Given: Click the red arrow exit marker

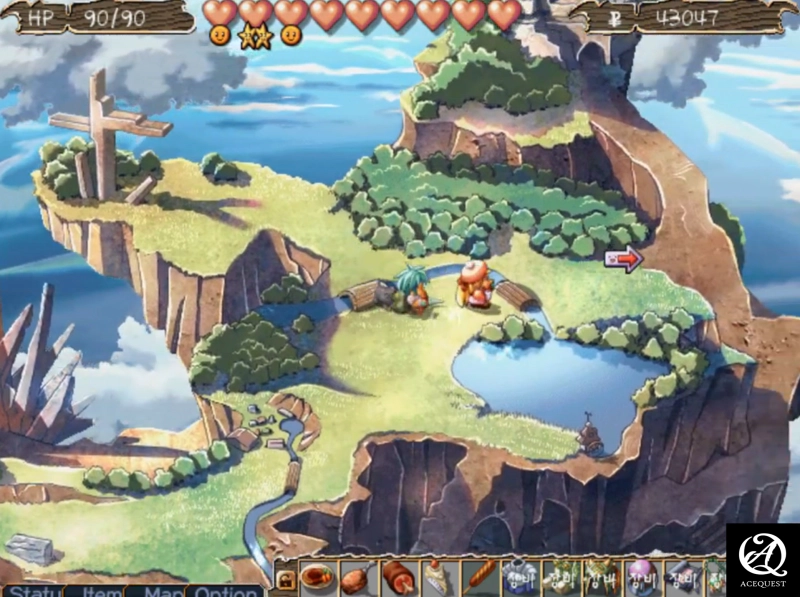Looking at the screenshot, I should point(624,260).
